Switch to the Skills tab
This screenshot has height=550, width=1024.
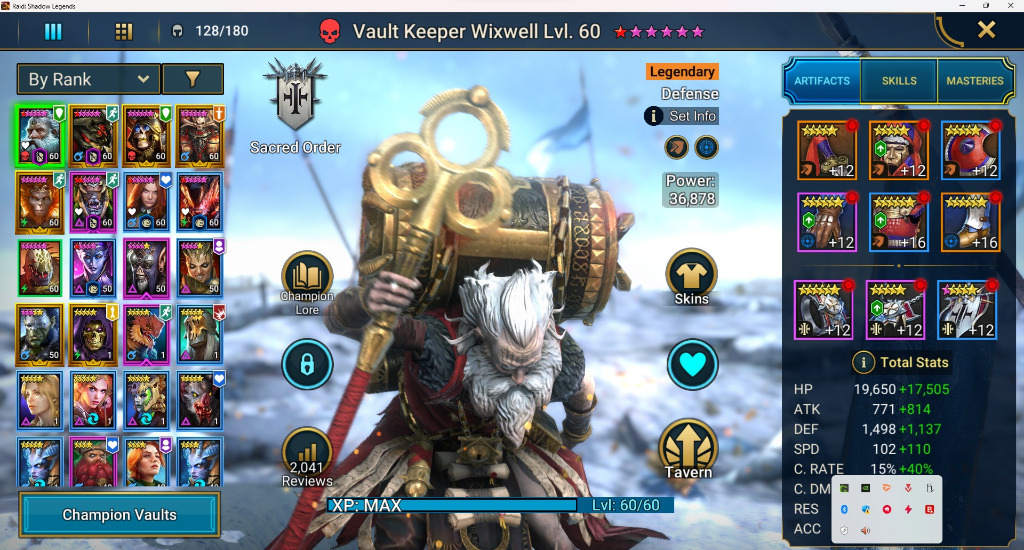point(899,81)
